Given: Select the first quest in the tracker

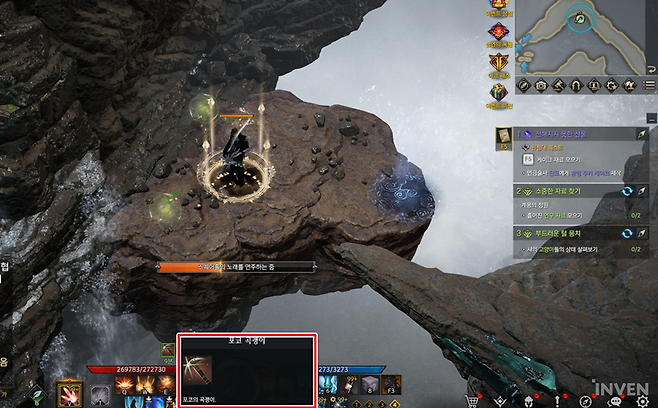Looking at the screenshot, I should 565,133.
